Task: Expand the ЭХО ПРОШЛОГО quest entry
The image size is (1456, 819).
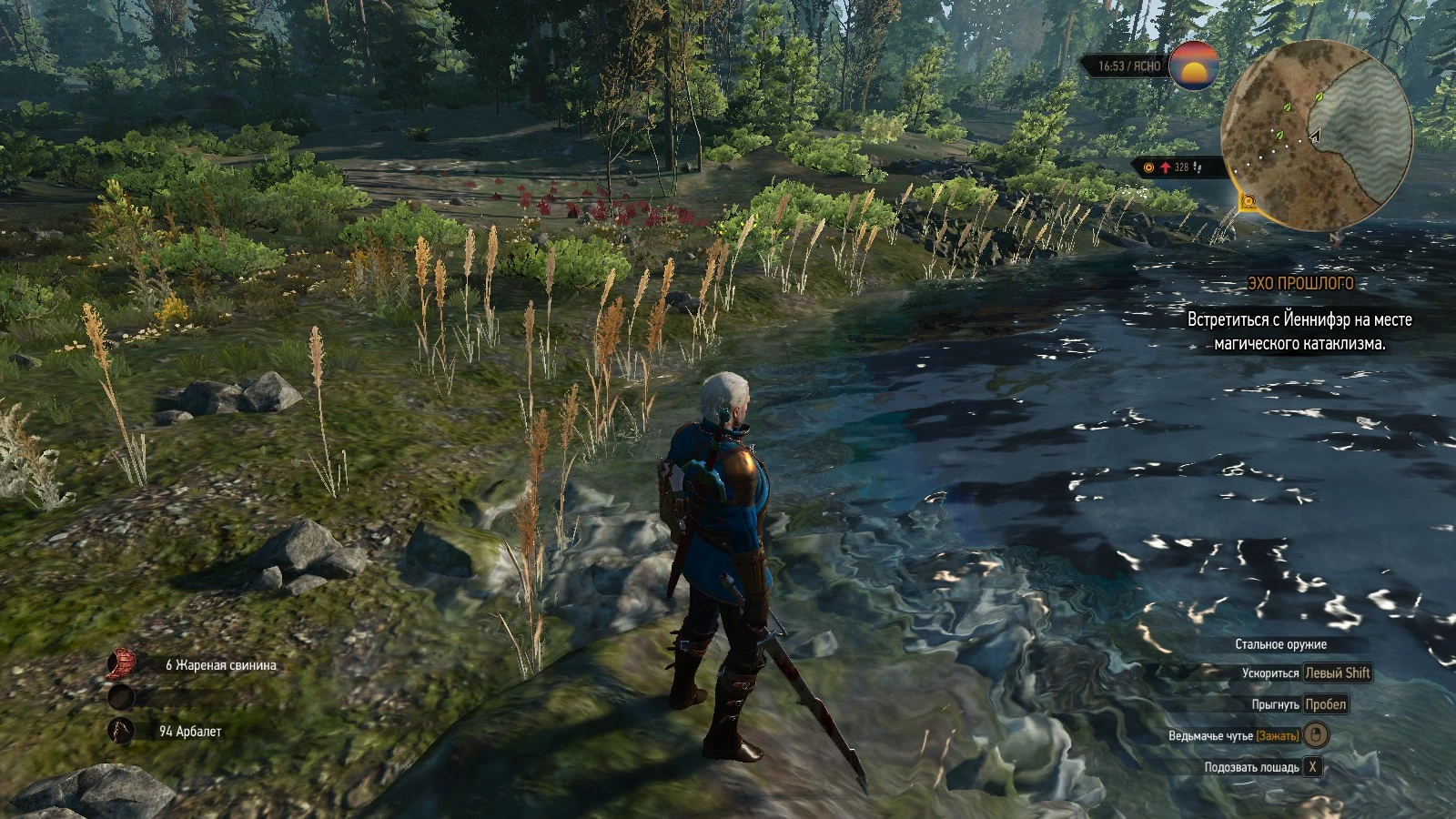Action: [x=1300, y=283]
